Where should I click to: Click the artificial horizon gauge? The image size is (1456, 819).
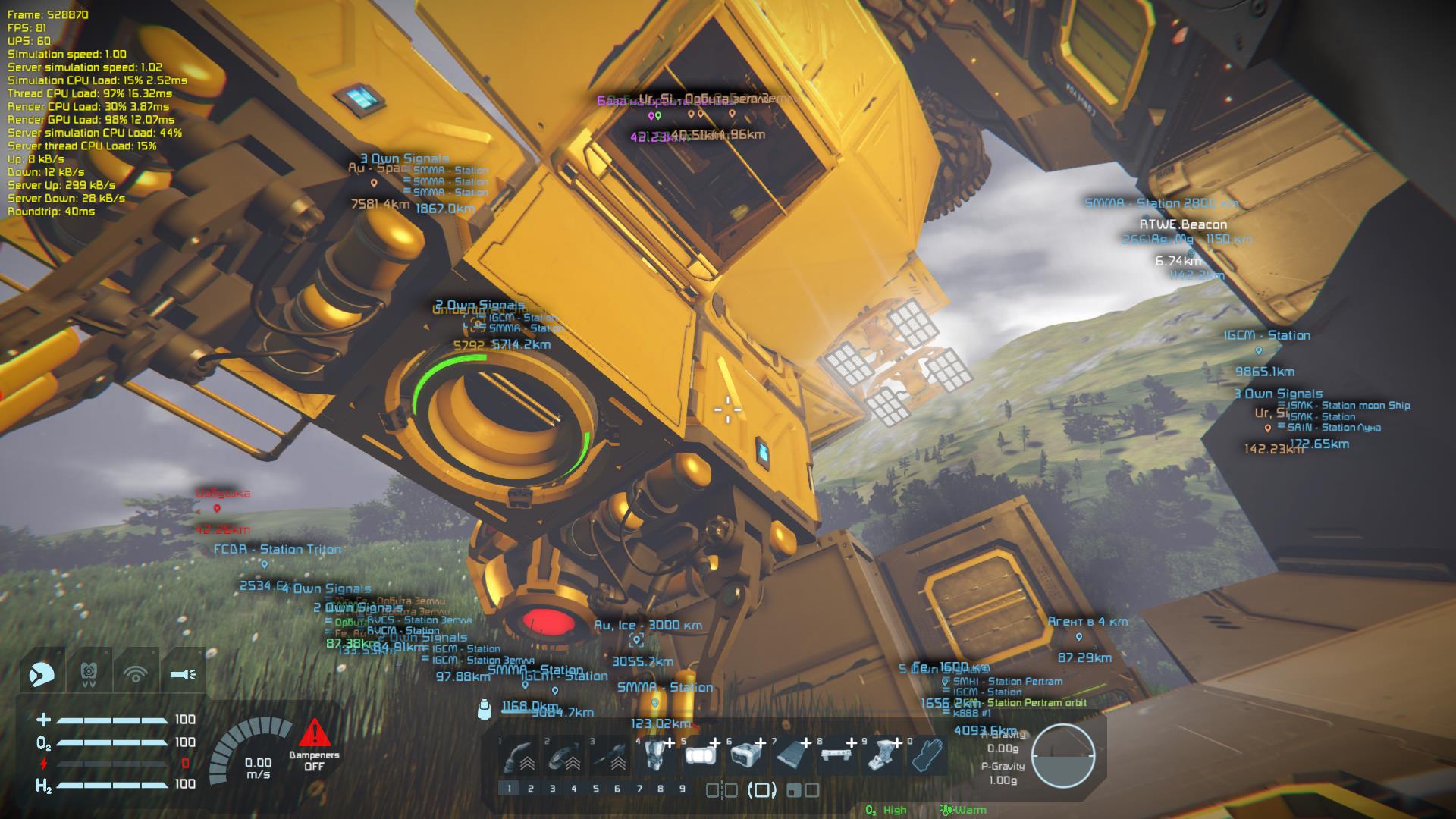pyautogui.click(x=1063, y=755)
